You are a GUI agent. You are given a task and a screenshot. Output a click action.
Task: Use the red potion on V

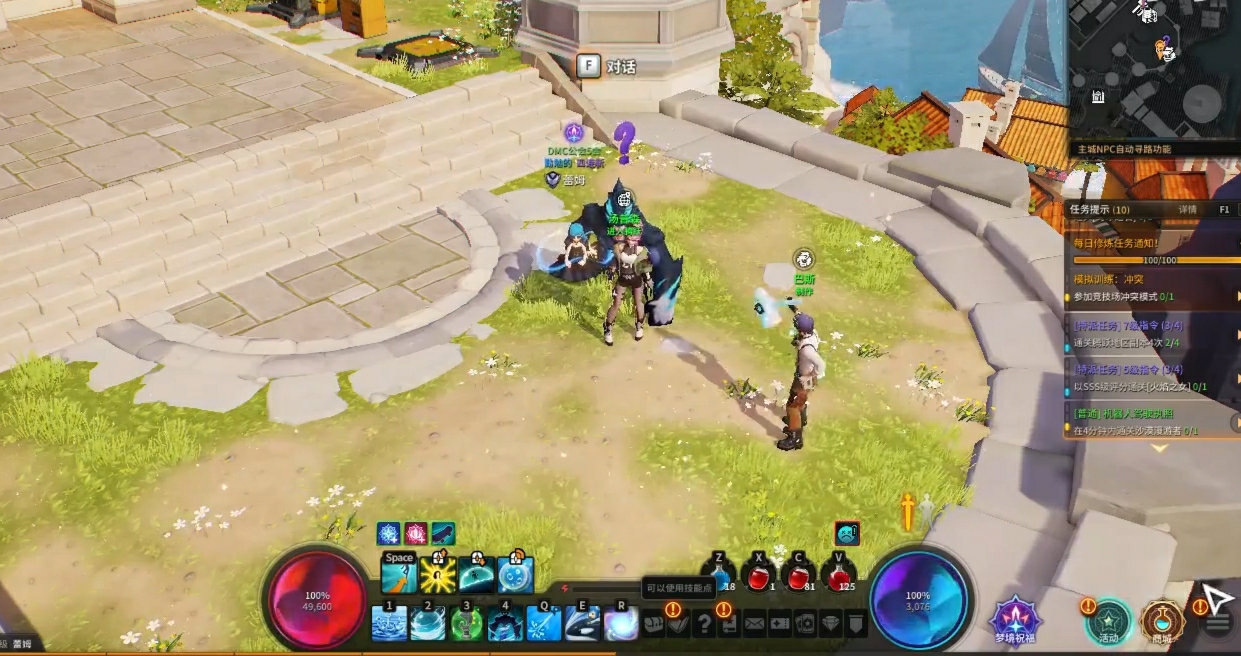[840, 577]
